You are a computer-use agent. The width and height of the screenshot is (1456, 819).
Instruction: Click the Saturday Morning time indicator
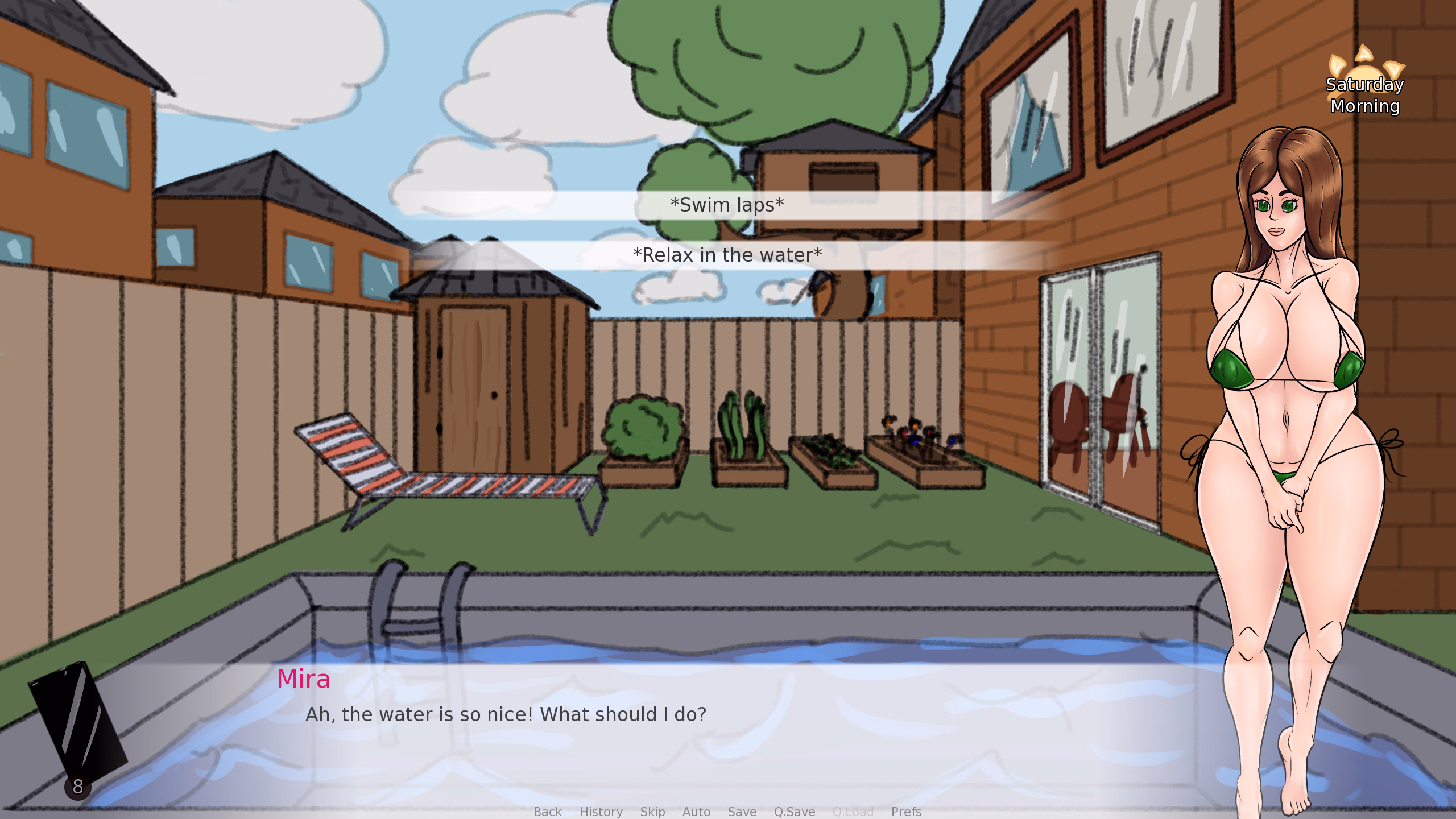1364,96
